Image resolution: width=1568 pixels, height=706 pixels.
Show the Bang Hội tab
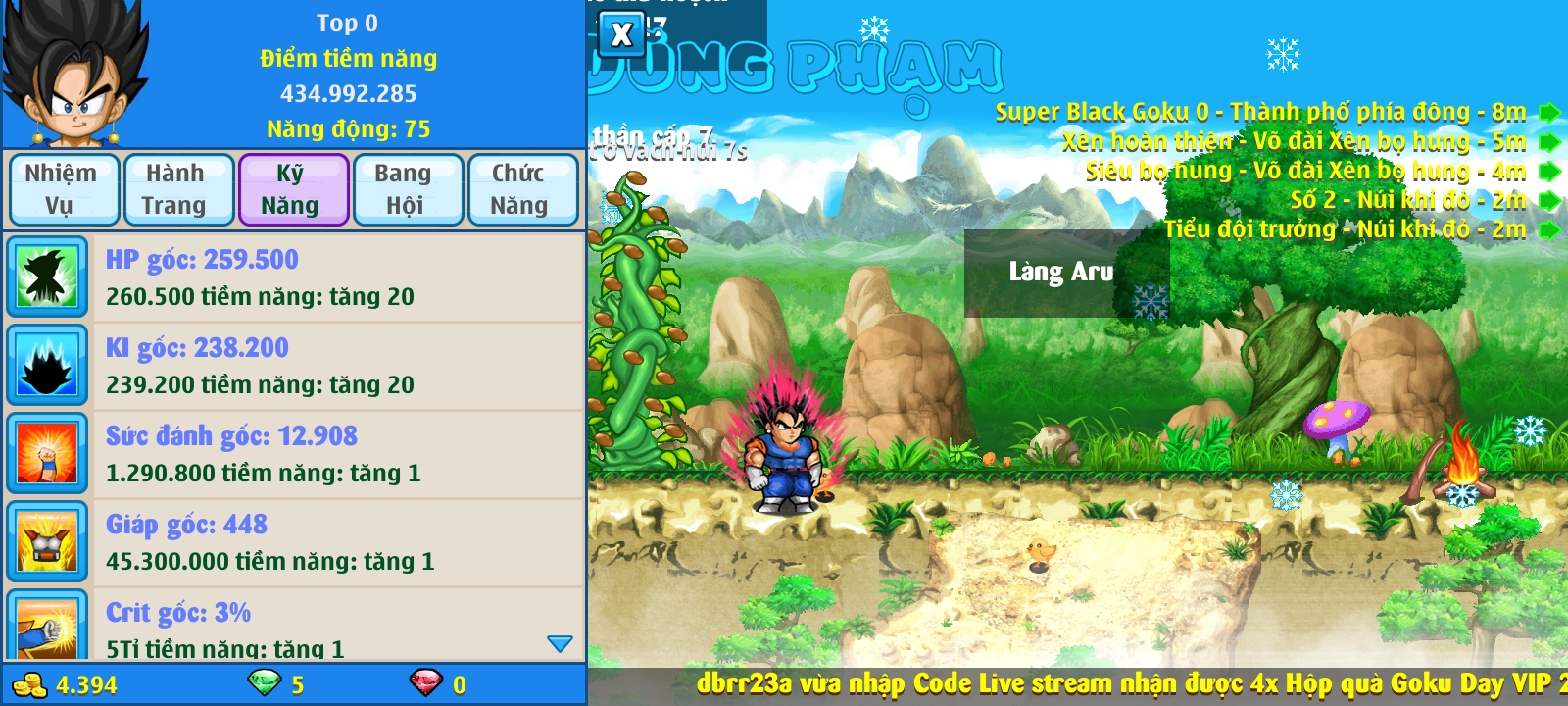[x=406, y=189]
